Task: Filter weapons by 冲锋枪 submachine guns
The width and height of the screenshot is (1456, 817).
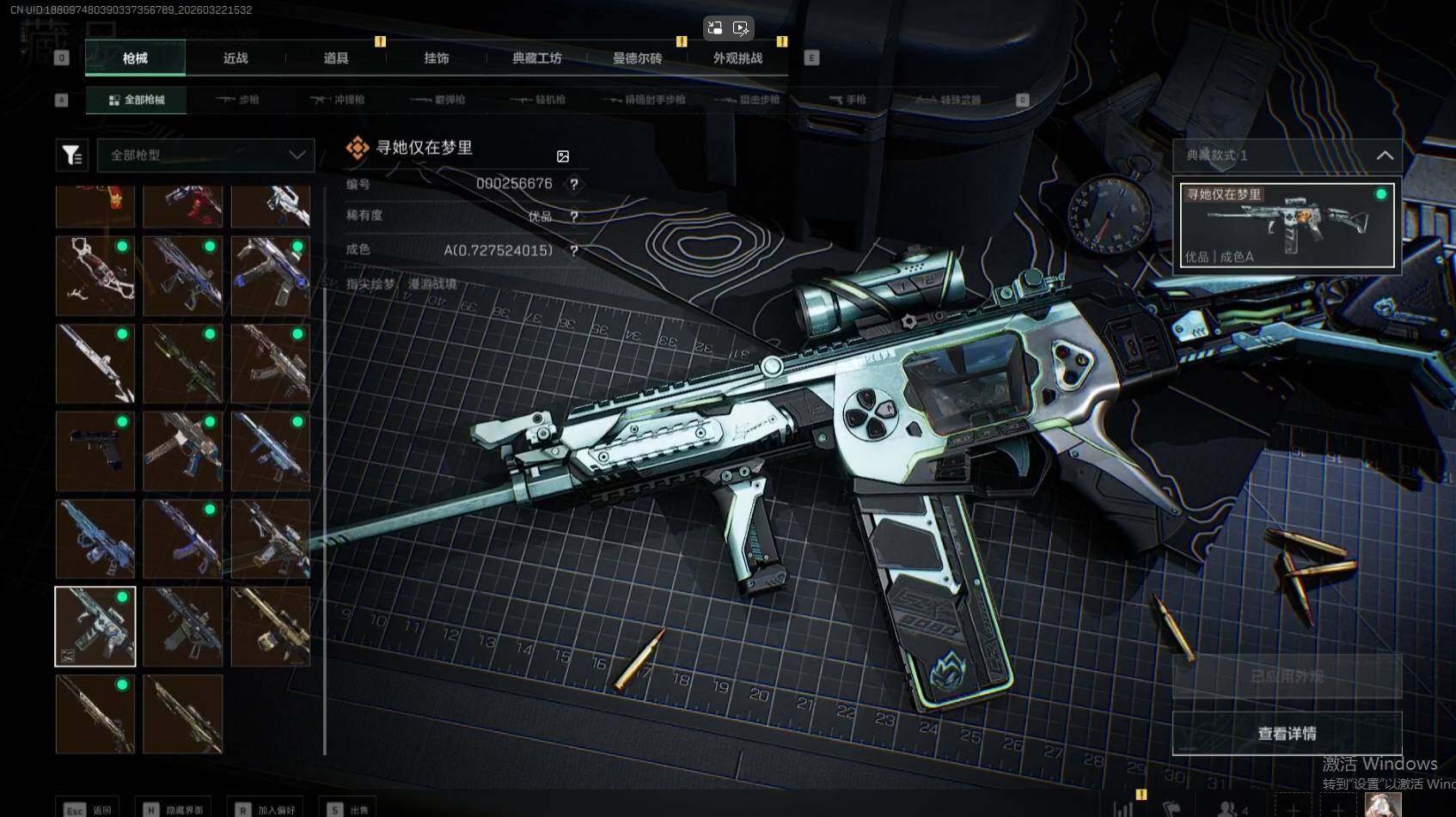Action: (338, 100)
